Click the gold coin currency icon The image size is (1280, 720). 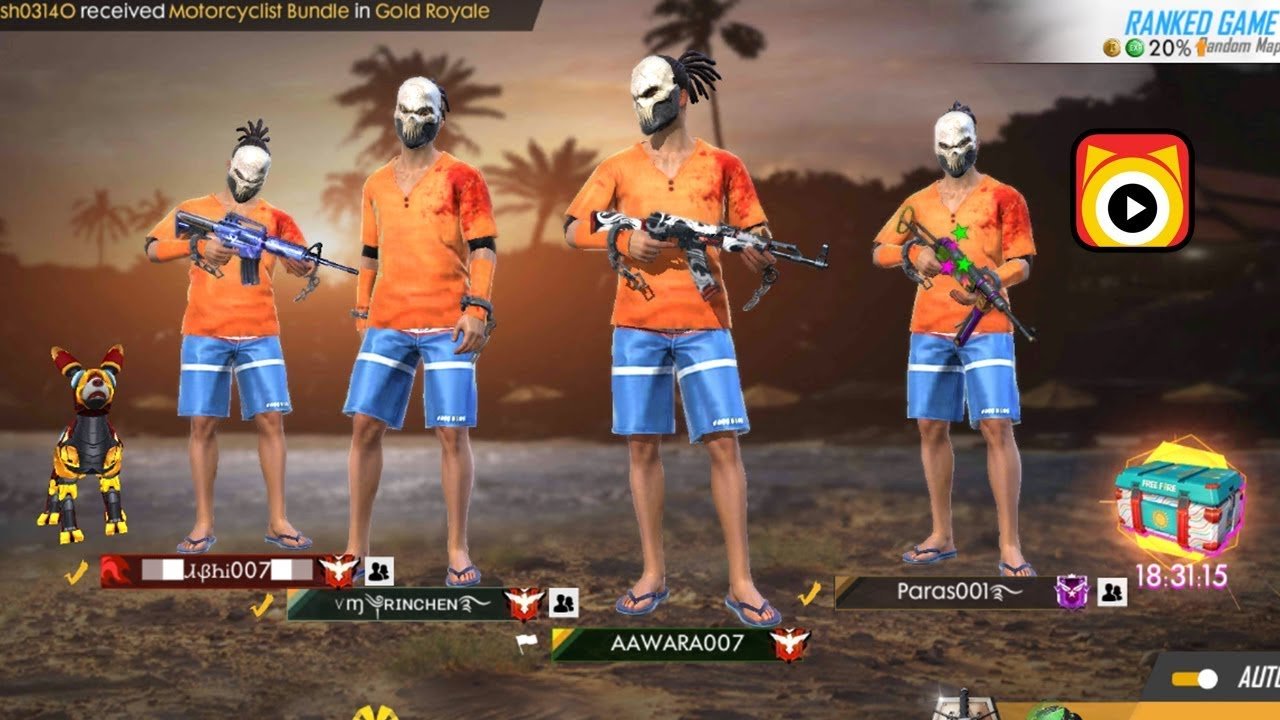coord(1111,48)
